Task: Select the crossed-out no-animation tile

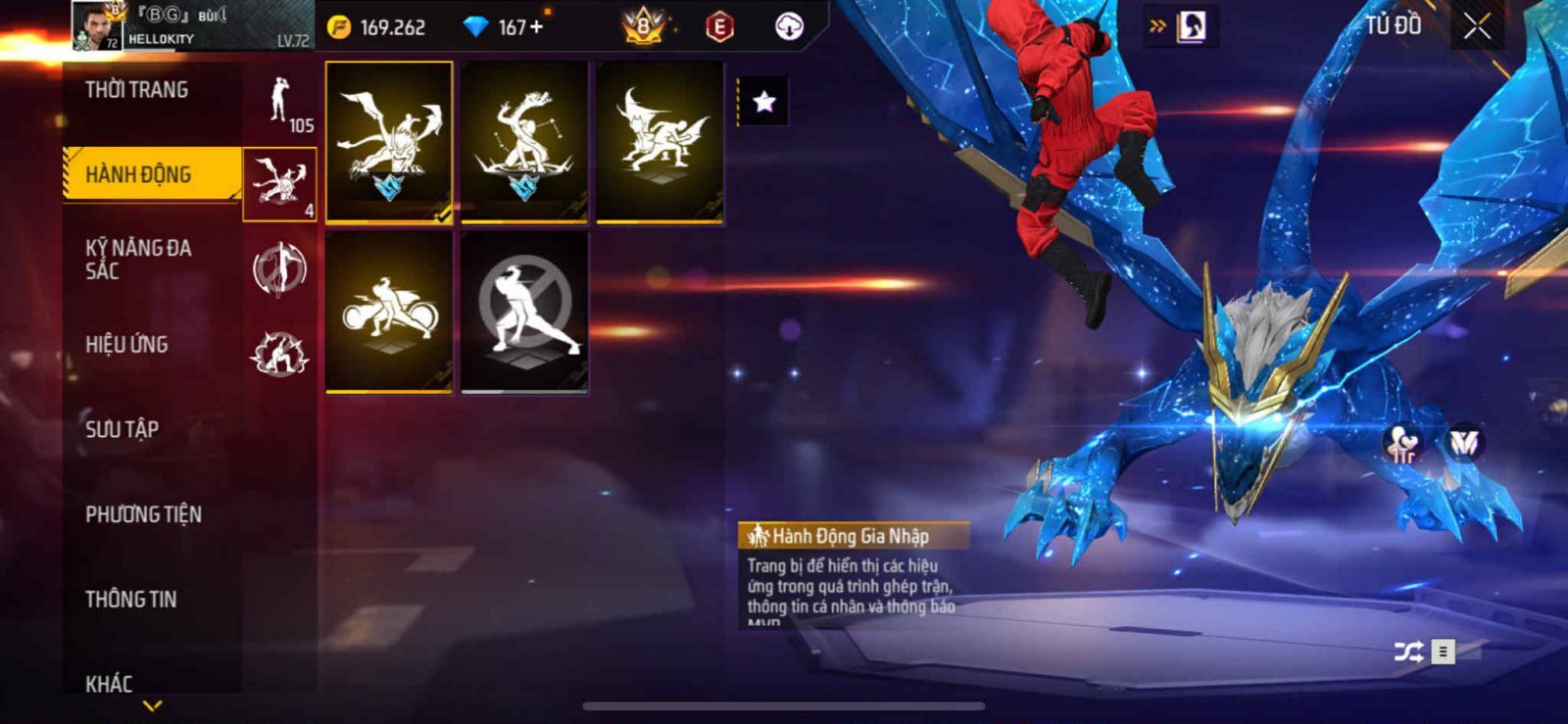Action: [524, 312]
